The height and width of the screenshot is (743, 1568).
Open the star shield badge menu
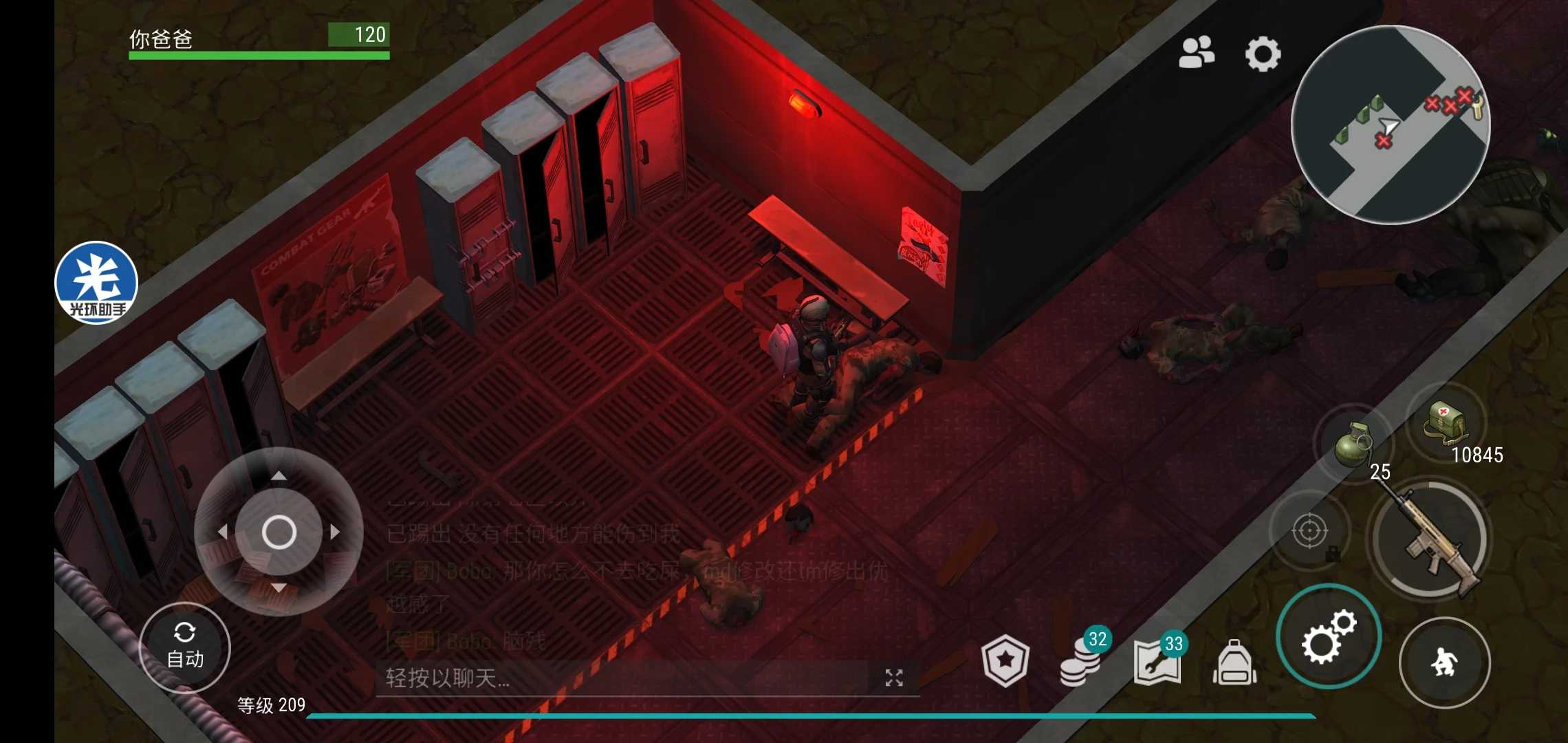1005,660
